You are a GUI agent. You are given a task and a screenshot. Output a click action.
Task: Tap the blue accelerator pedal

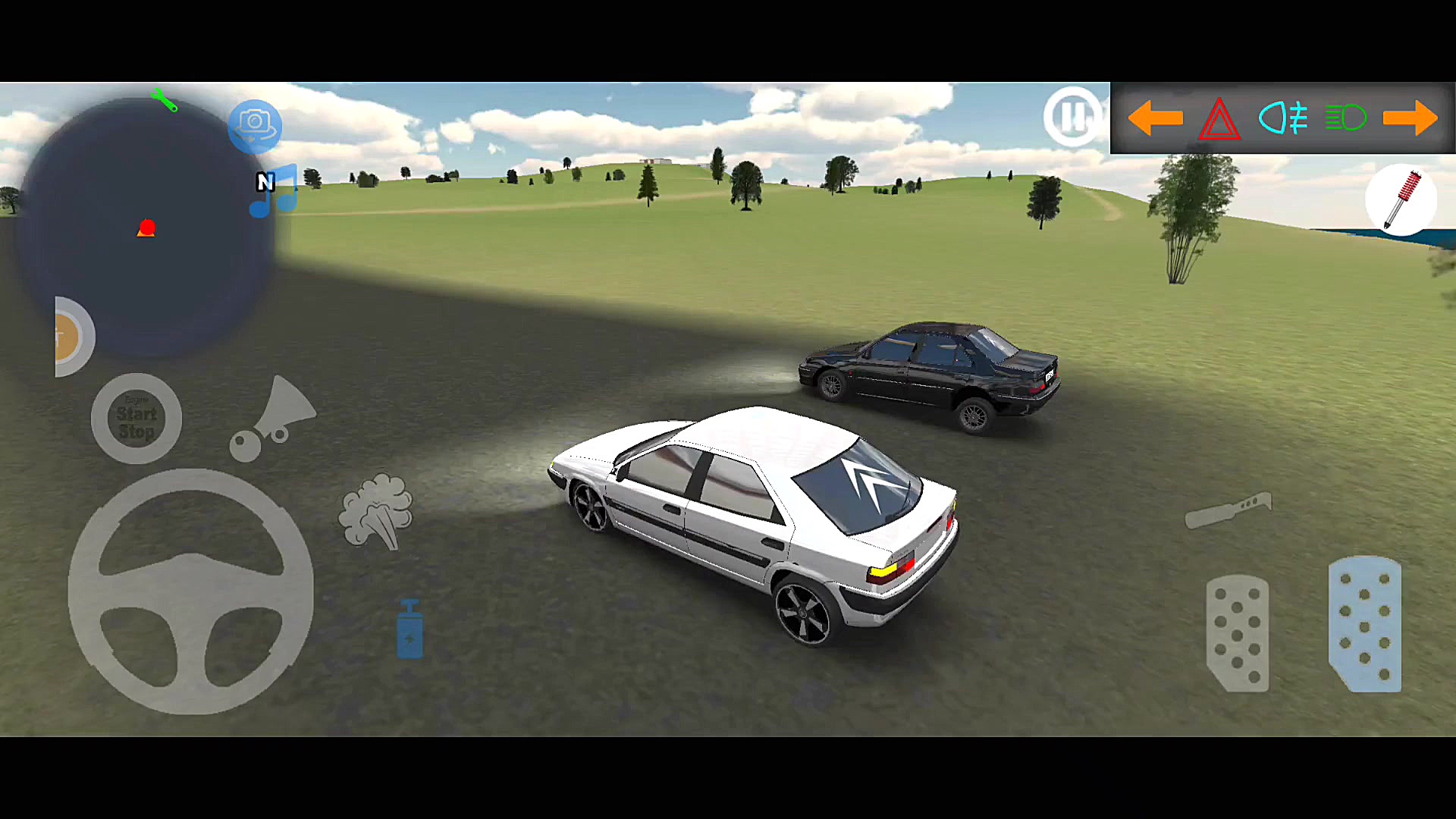(1365, 623)
